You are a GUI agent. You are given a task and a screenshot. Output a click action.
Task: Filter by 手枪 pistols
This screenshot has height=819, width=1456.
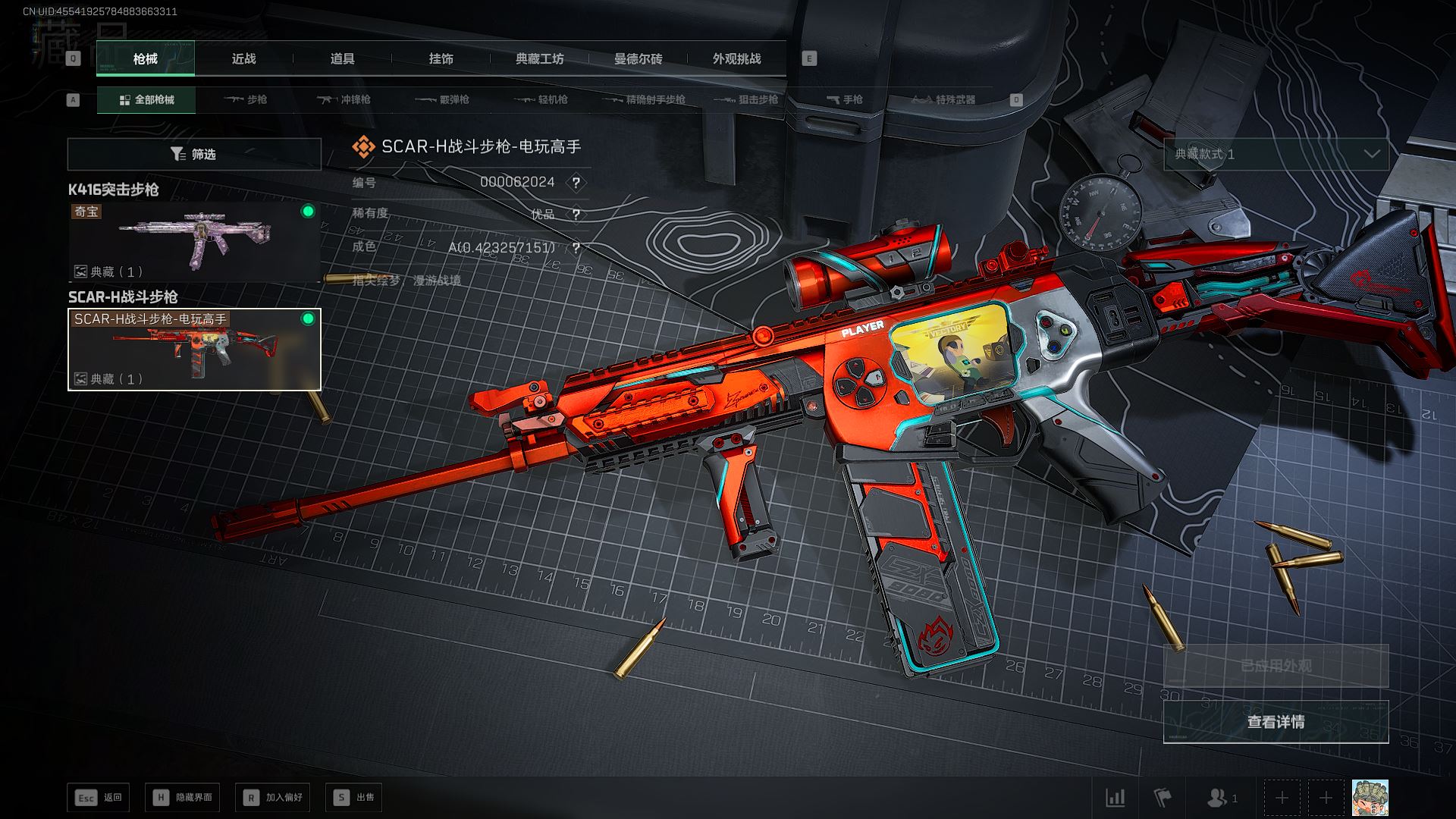click(x=845, y=100)
